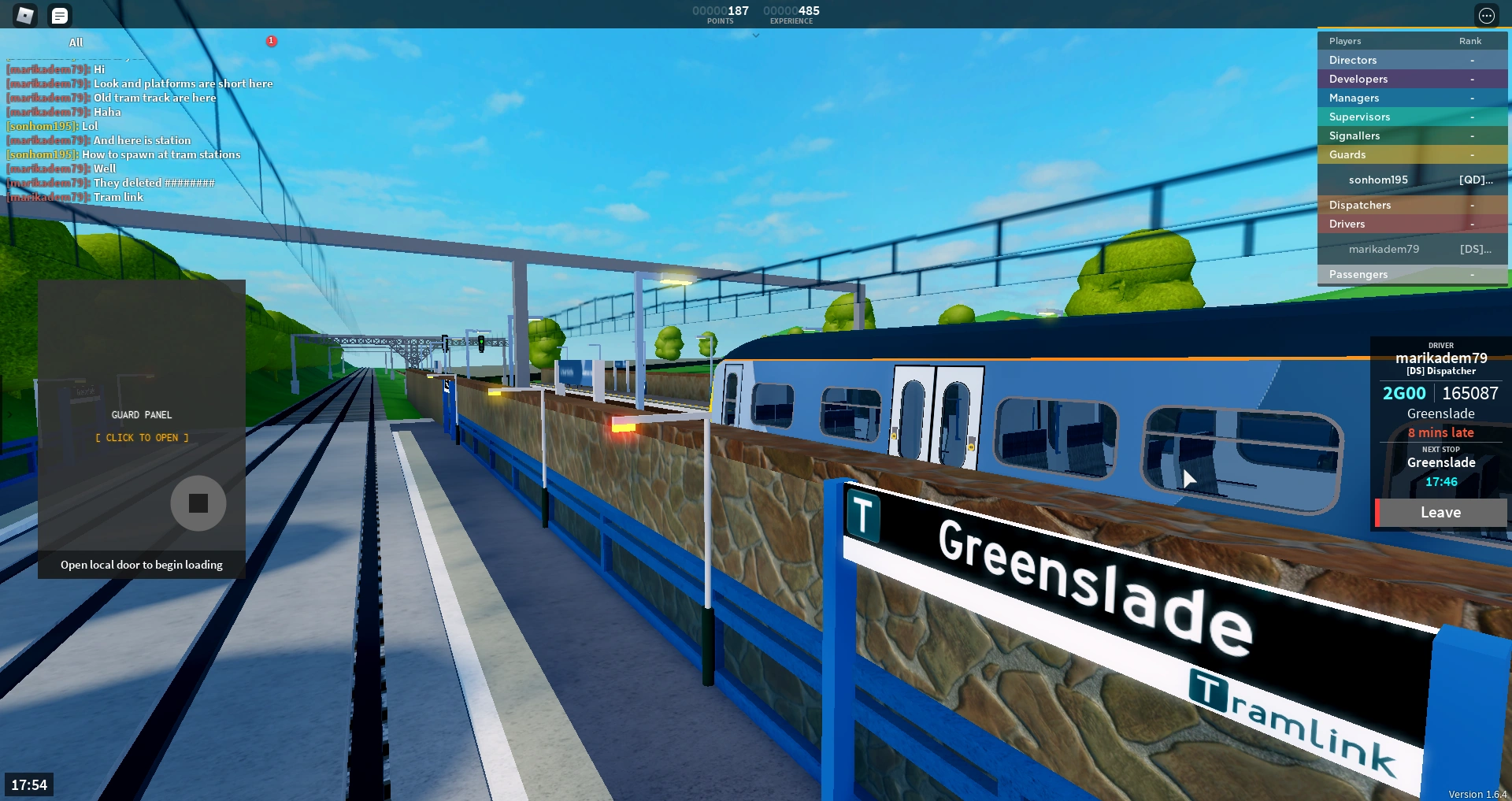Screen dimensions: 1512x801
Task: Open the Roblox logo menu
Action: coord(24,15)
